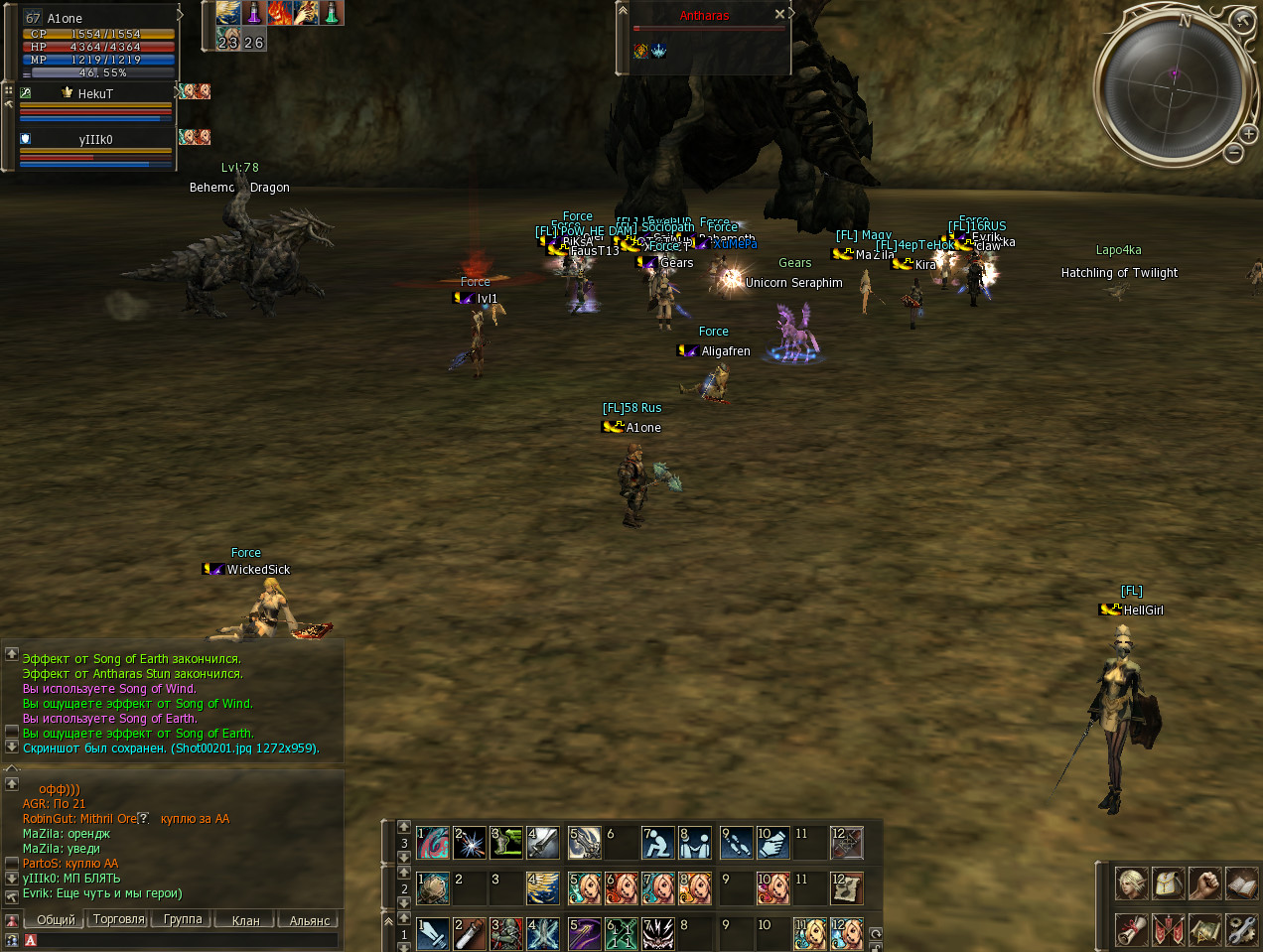Select party member yIIIk0
The image size is (1263, 952).
coord(95,140)
